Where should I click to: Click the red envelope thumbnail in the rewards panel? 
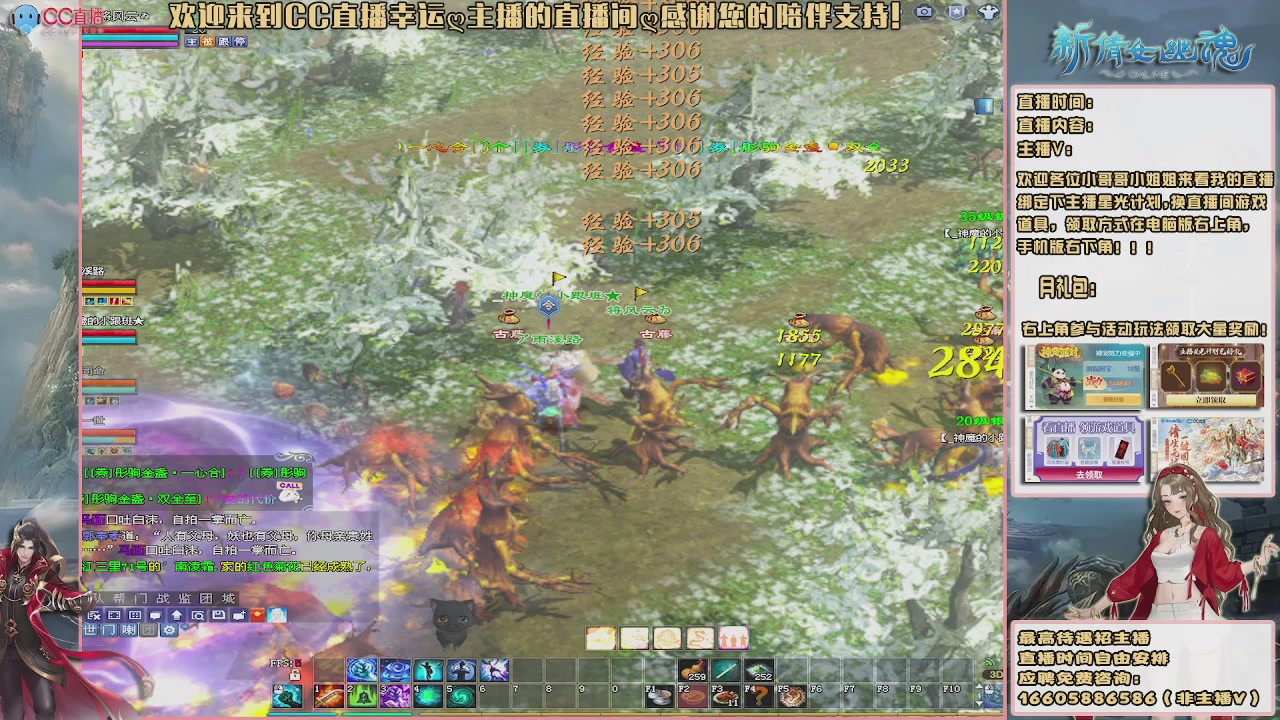coord(1120,447)
